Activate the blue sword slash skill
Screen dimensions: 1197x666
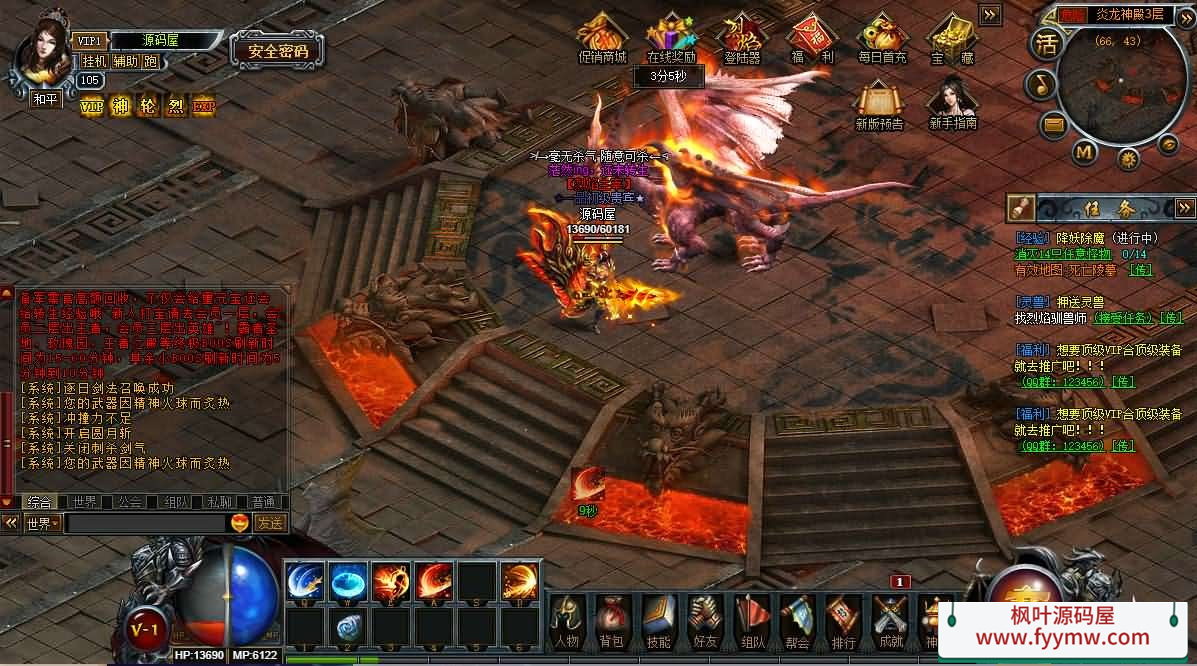pos(303,581)
